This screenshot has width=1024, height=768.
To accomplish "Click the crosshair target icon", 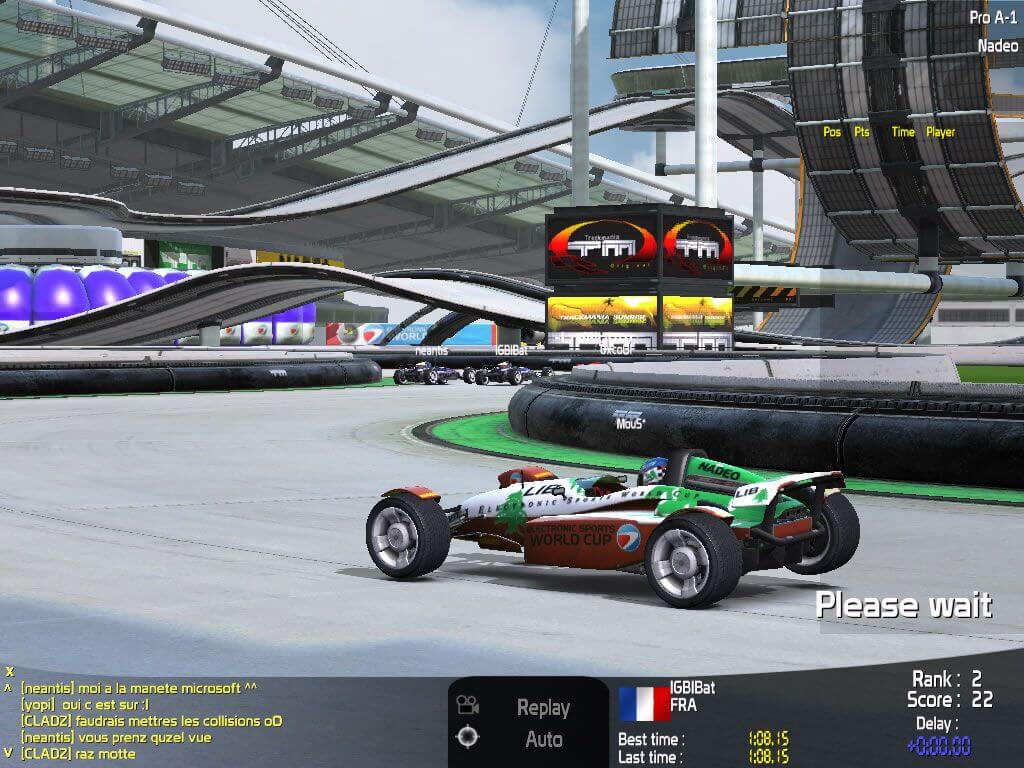I will coord(468,738).
